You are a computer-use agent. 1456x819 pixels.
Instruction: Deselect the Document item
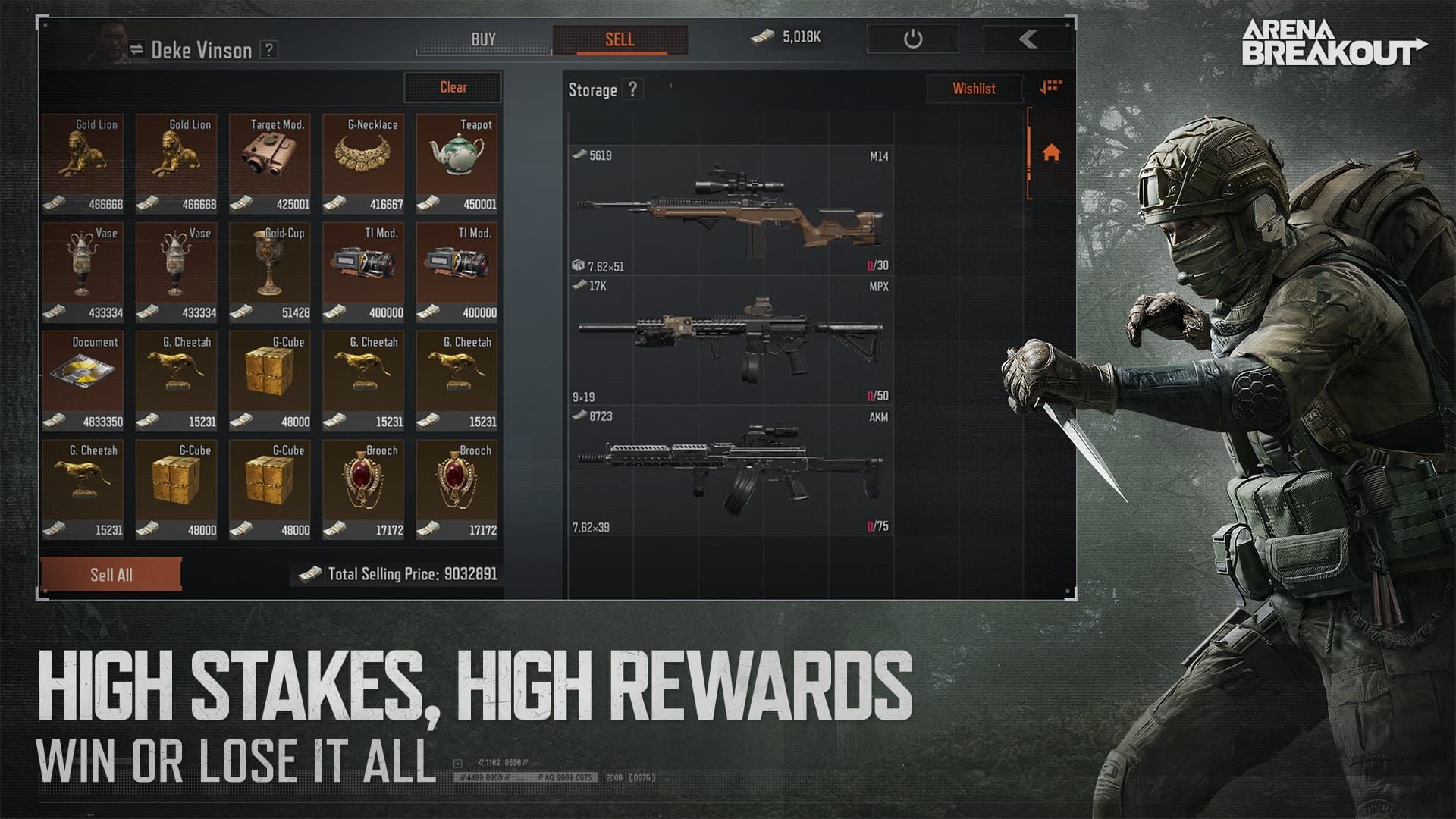(x=84, y=377)
